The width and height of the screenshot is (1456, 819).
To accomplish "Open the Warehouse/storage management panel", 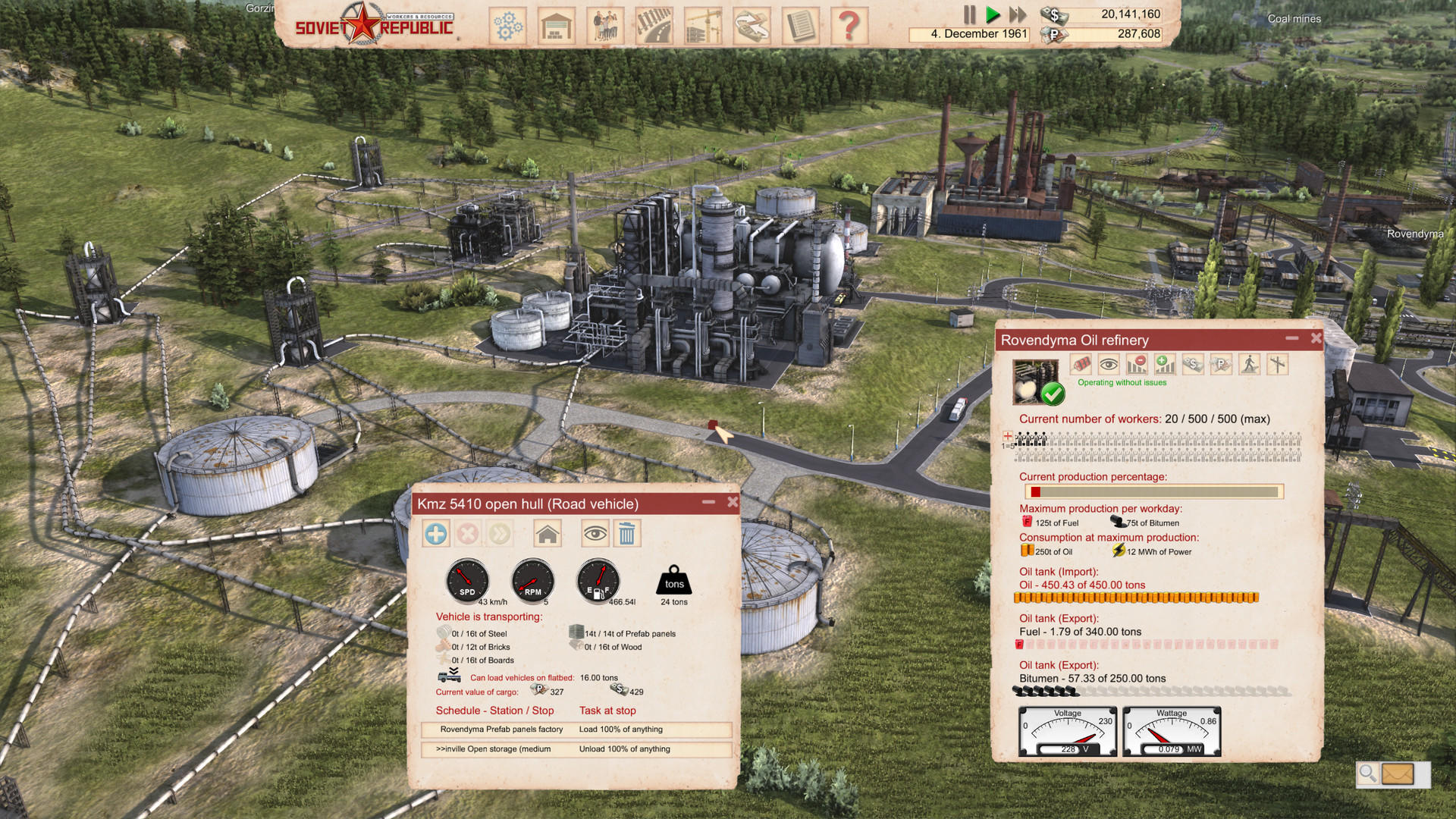I will (557, 25).
